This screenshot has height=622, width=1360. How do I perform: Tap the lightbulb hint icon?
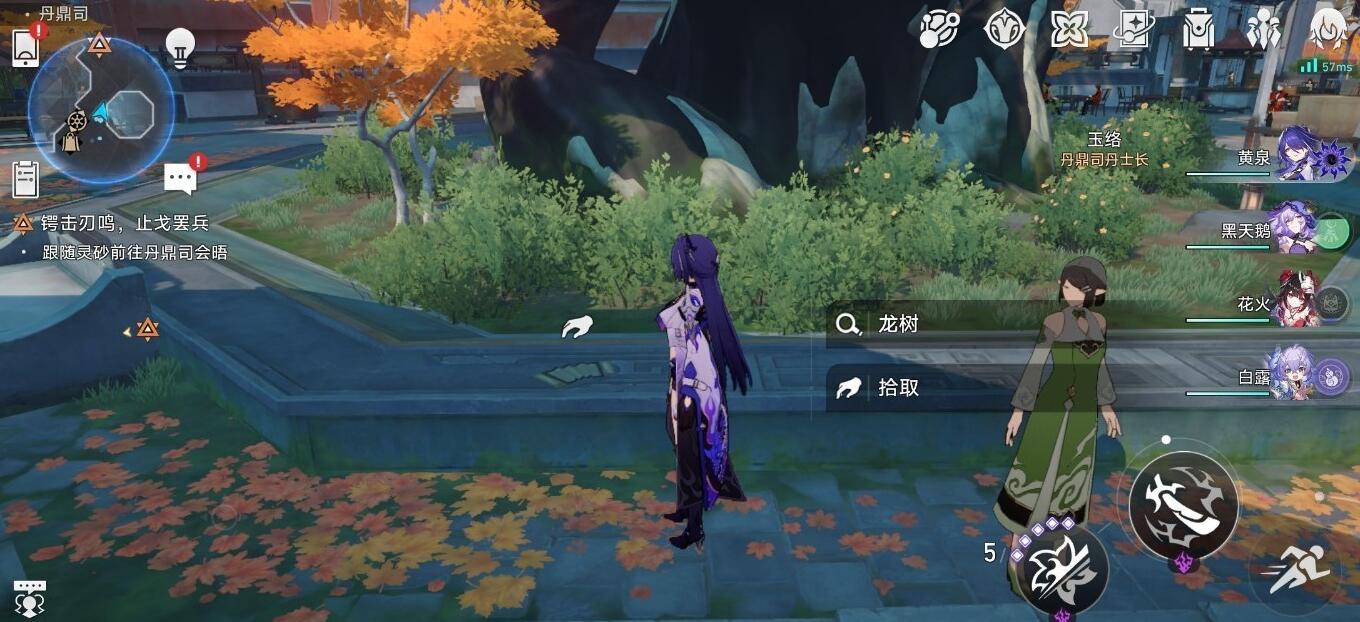(x=180, y=47)
